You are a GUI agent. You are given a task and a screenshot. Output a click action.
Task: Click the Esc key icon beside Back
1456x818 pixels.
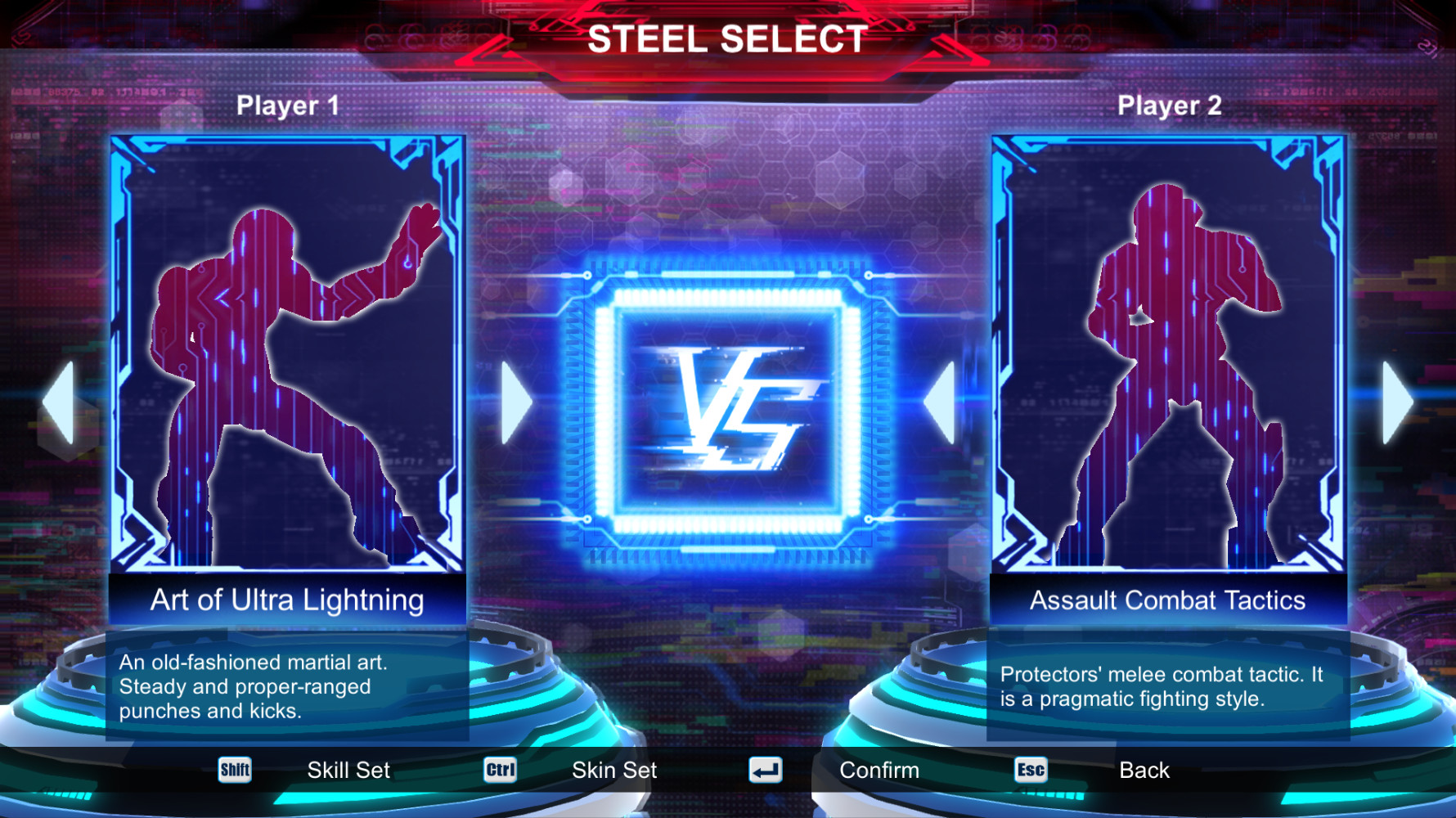point(1029,769)
